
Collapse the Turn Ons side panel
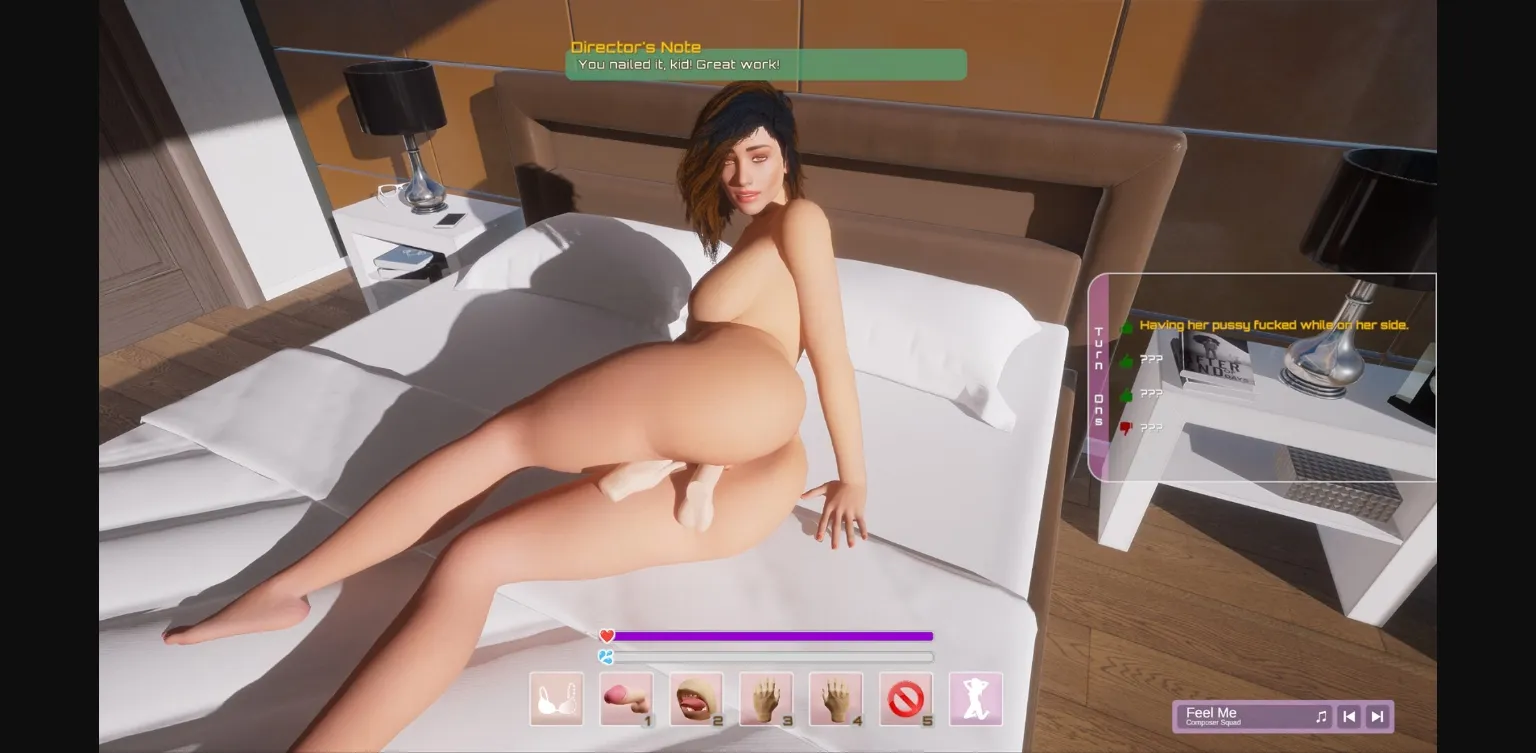pyautogui.click(x=1098, y=375)
